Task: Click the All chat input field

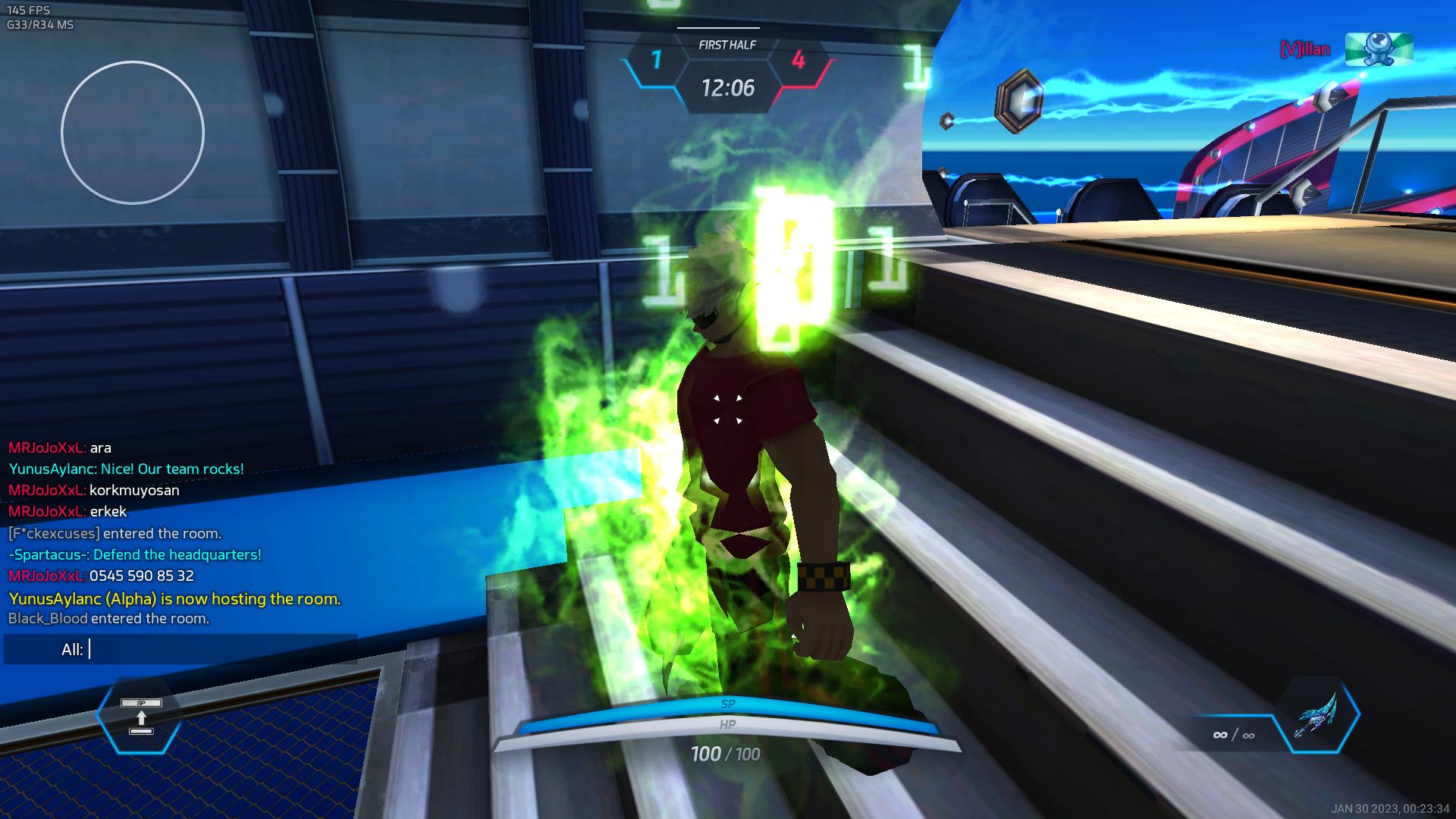Action: [x=220, y=650]
